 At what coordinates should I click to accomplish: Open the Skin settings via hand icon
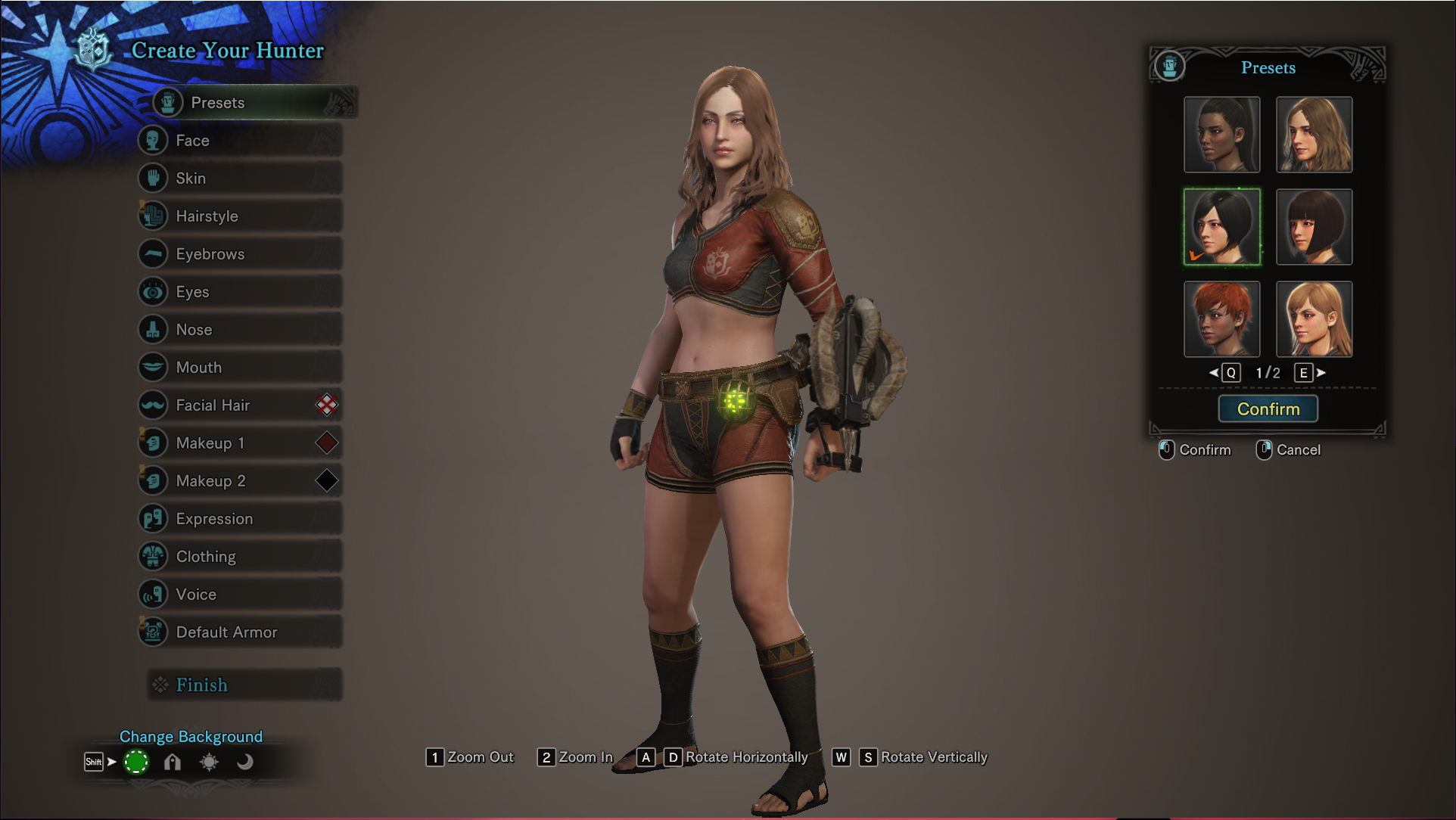pyautogui.click(x=154, y=178)
